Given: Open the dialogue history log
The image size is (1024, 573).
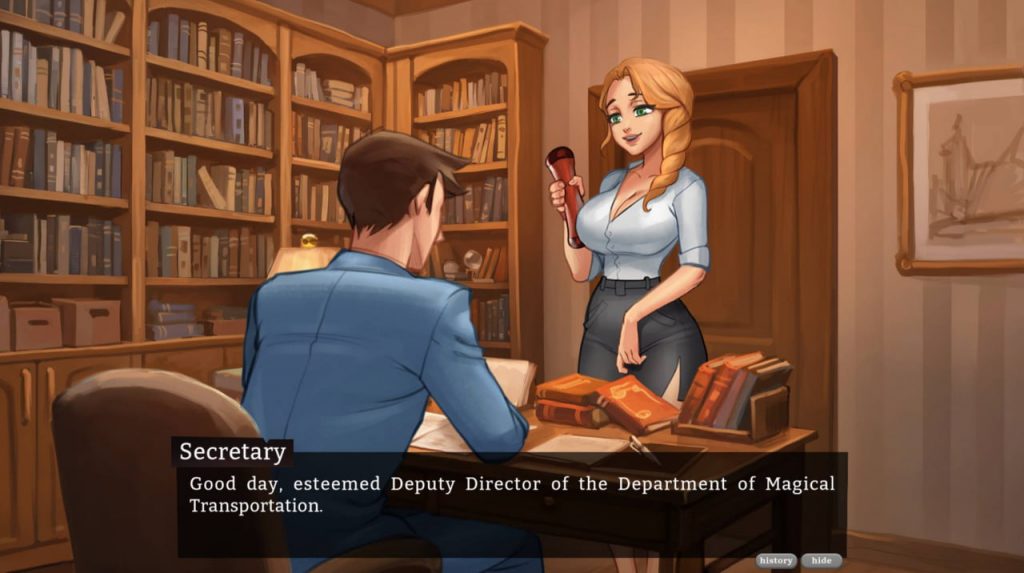Looking at the screenshot, I should (x=776, y=561).
